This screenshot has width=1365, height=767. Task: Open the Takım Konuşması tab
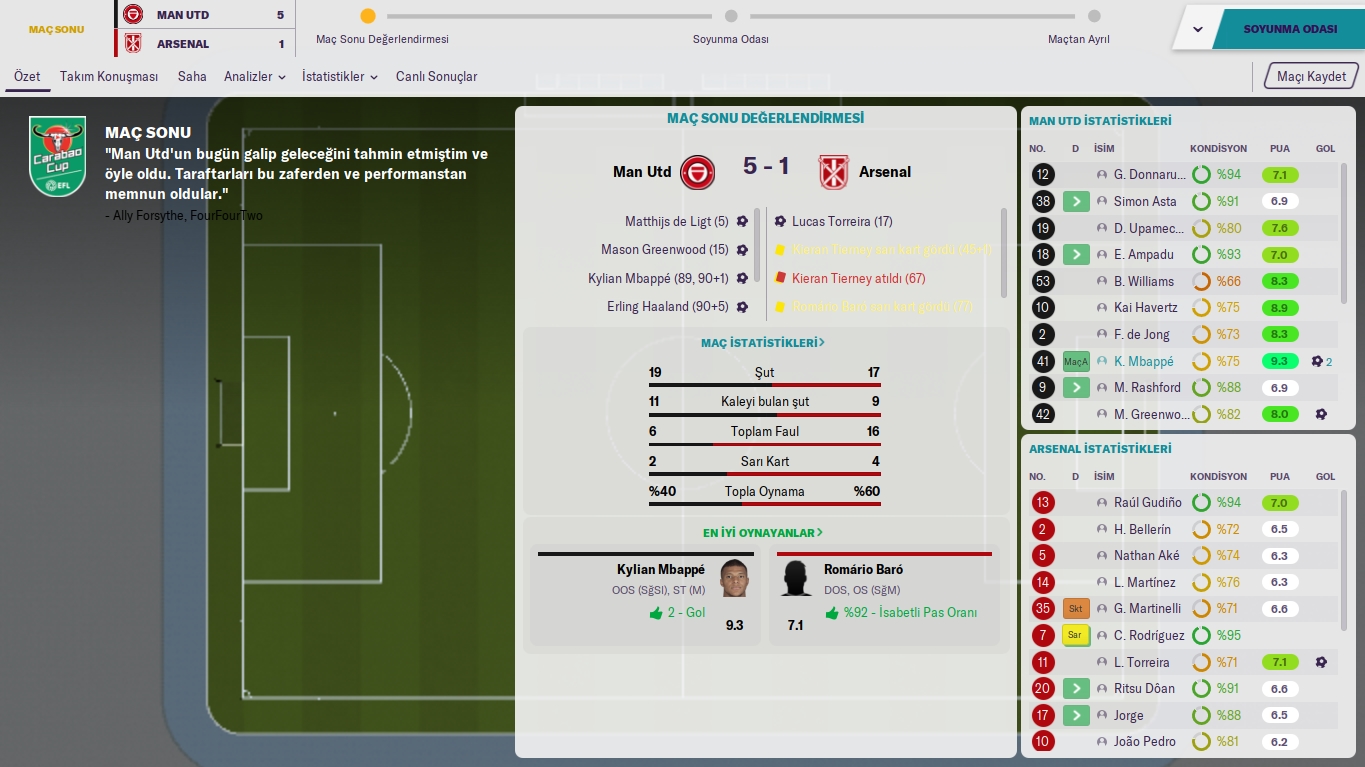pyautogui.click(x=109, y=77)
